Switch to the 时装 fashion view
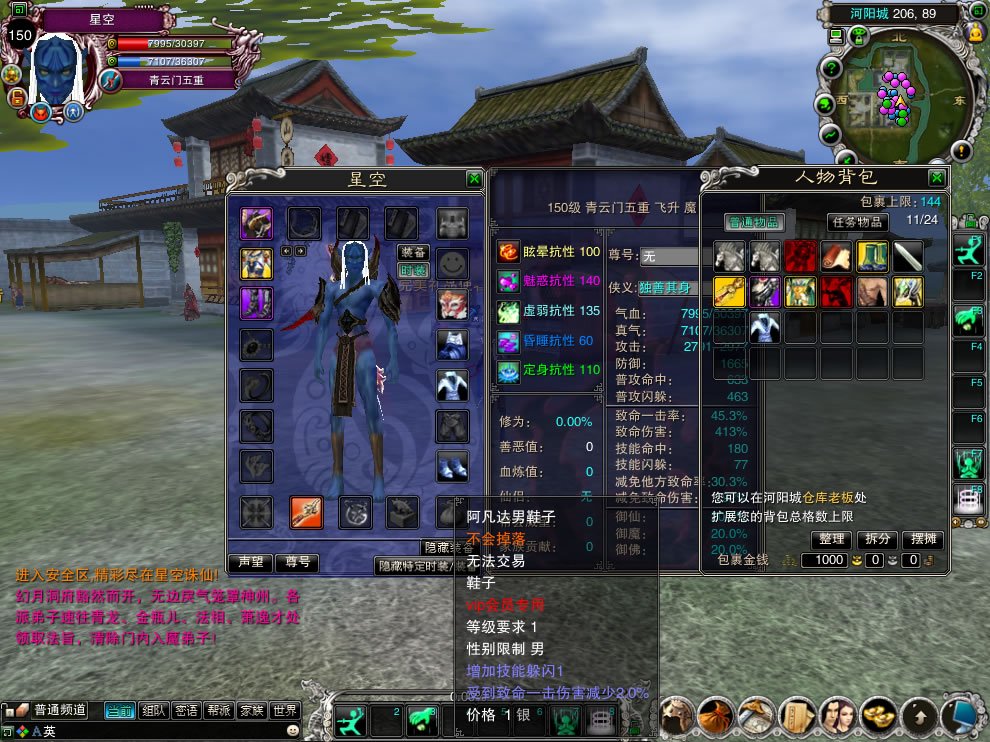This screenshot has width=990, height=742. tap(413, 270)
